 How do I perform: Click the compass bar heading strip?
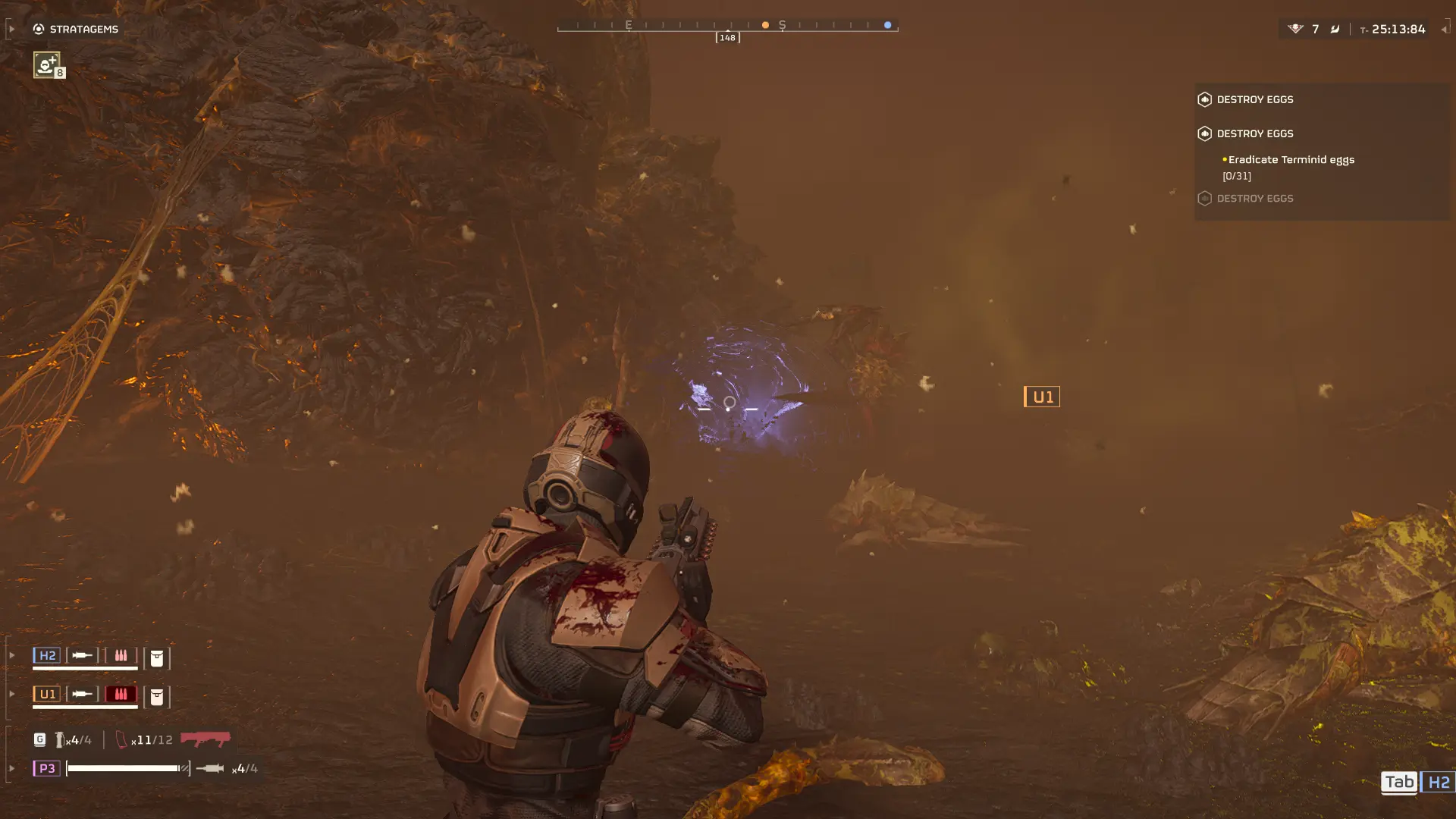click(x=727, y=26)
